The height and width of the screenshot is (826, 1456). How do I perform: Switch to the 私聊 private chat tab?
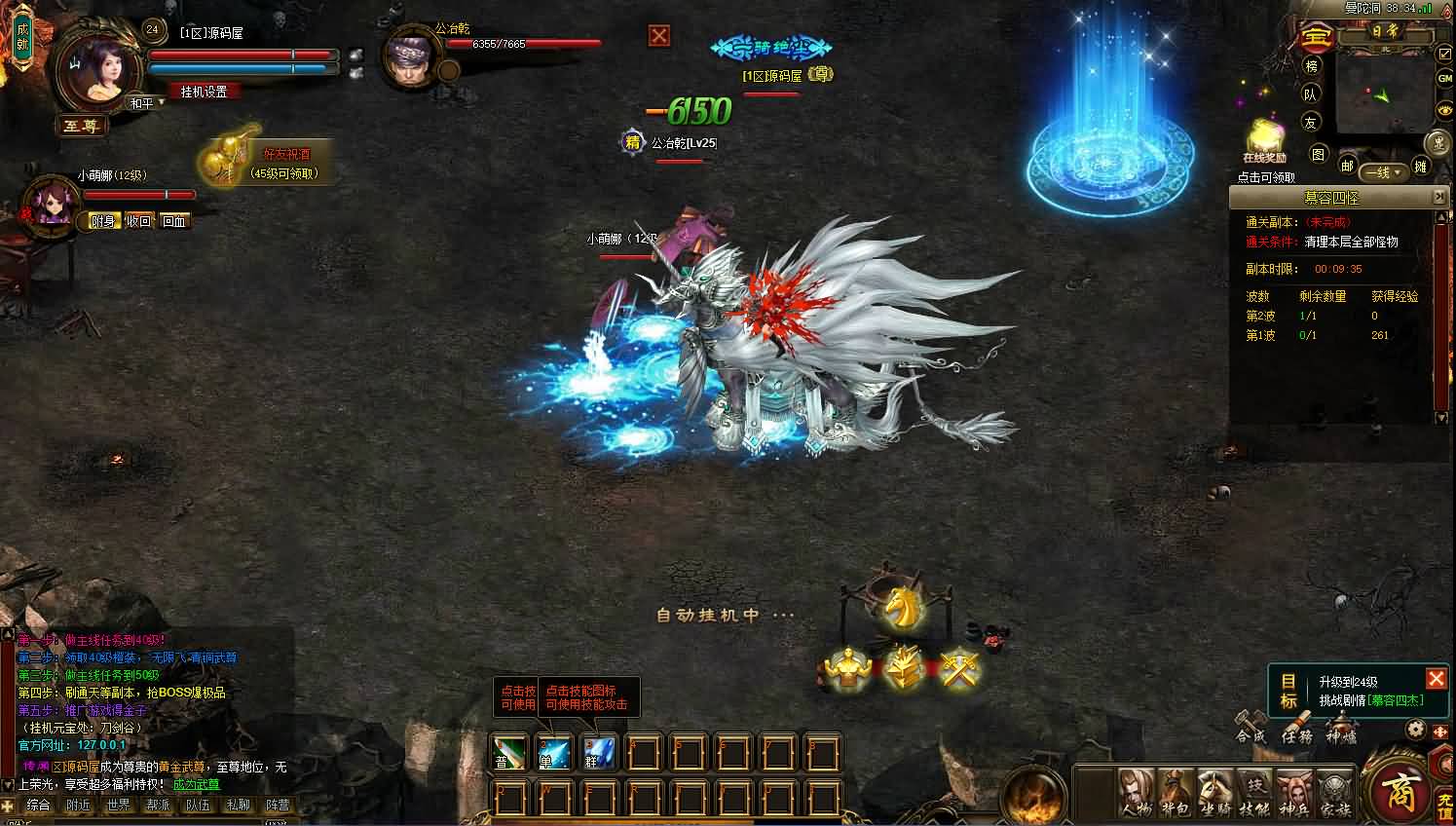tap(239, 805)
